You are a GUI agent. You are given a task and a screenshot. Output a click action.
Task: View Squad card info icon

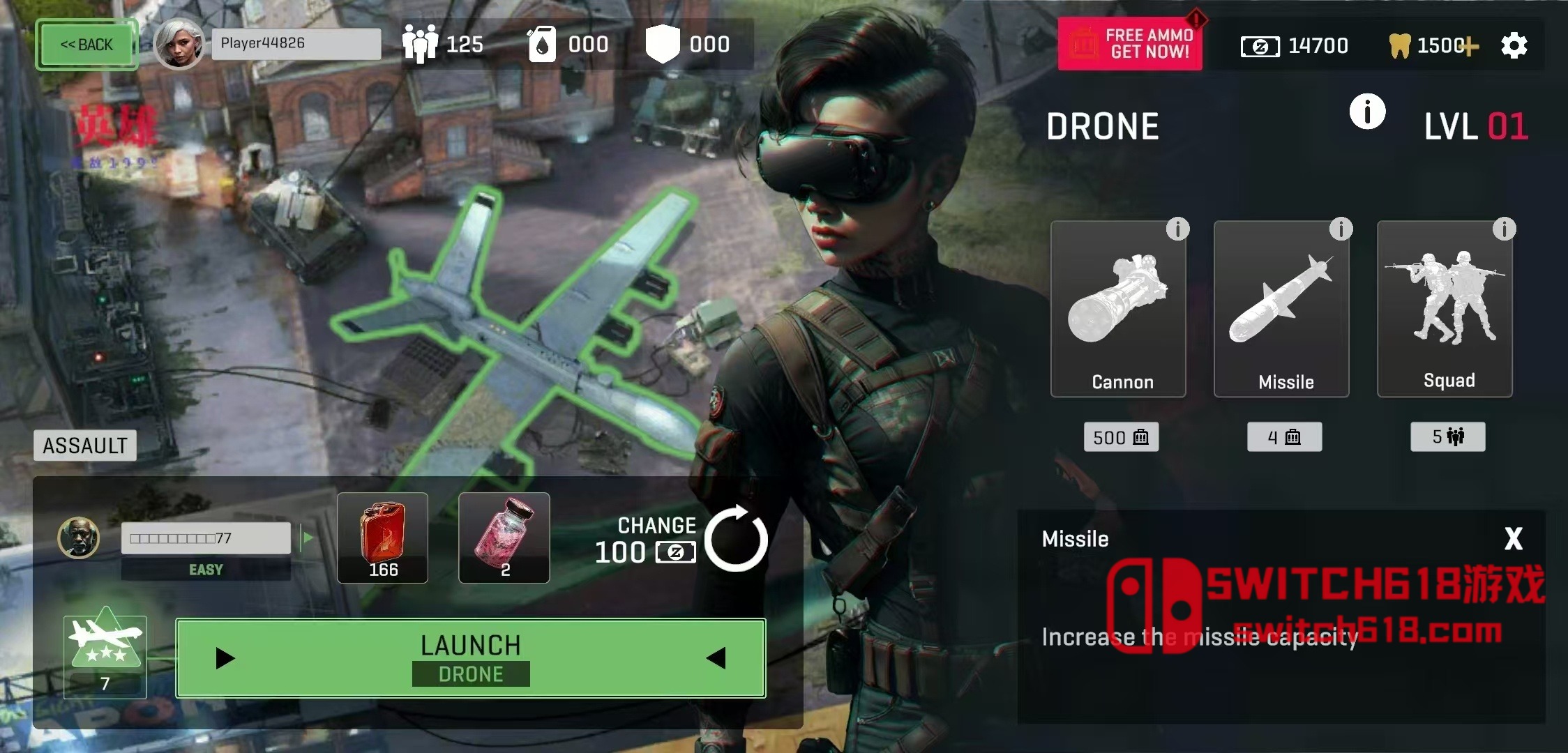coord(1504,229)
